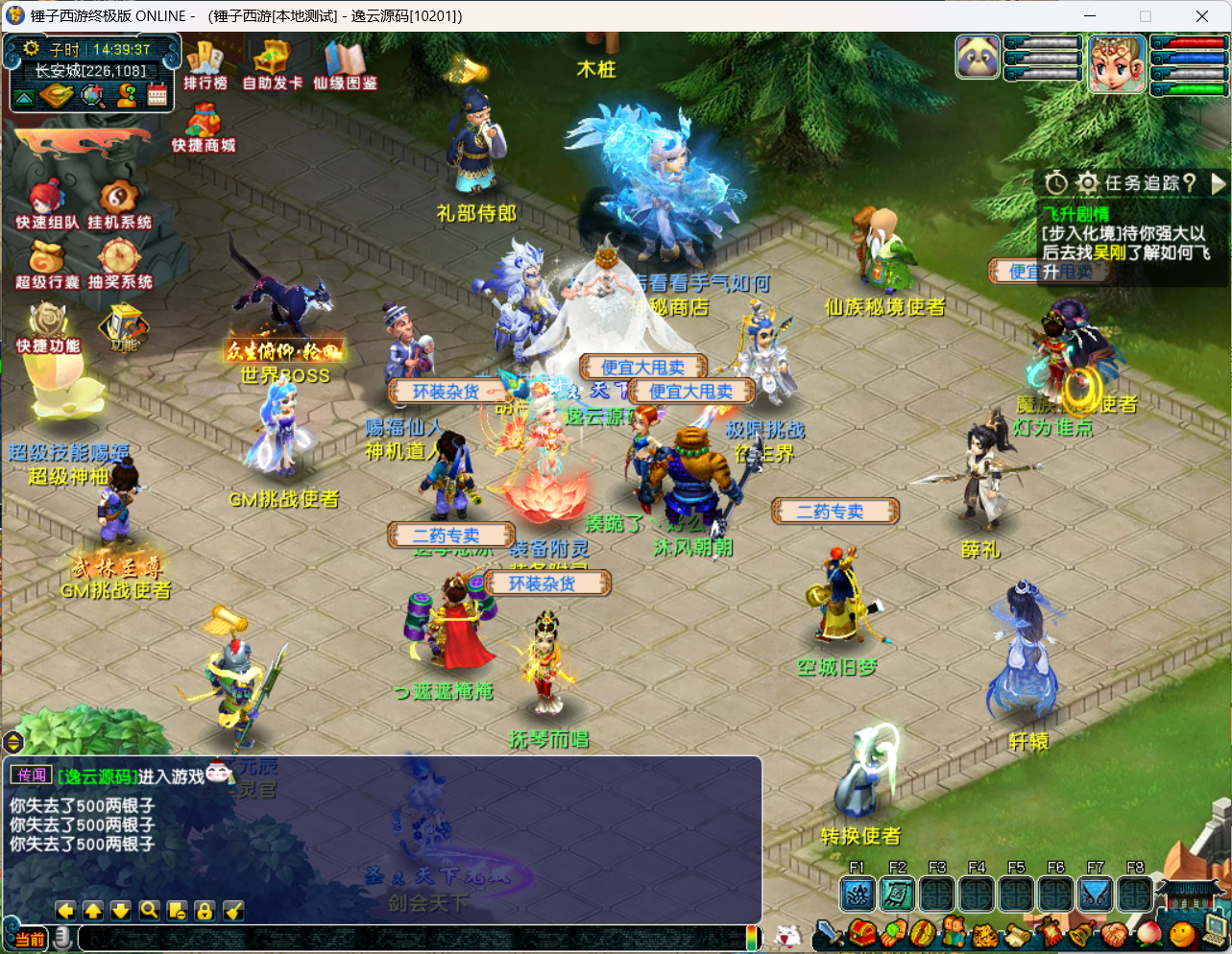
Task: Activate the F7 wings skill slot
Action: (x=1095, y=894)
